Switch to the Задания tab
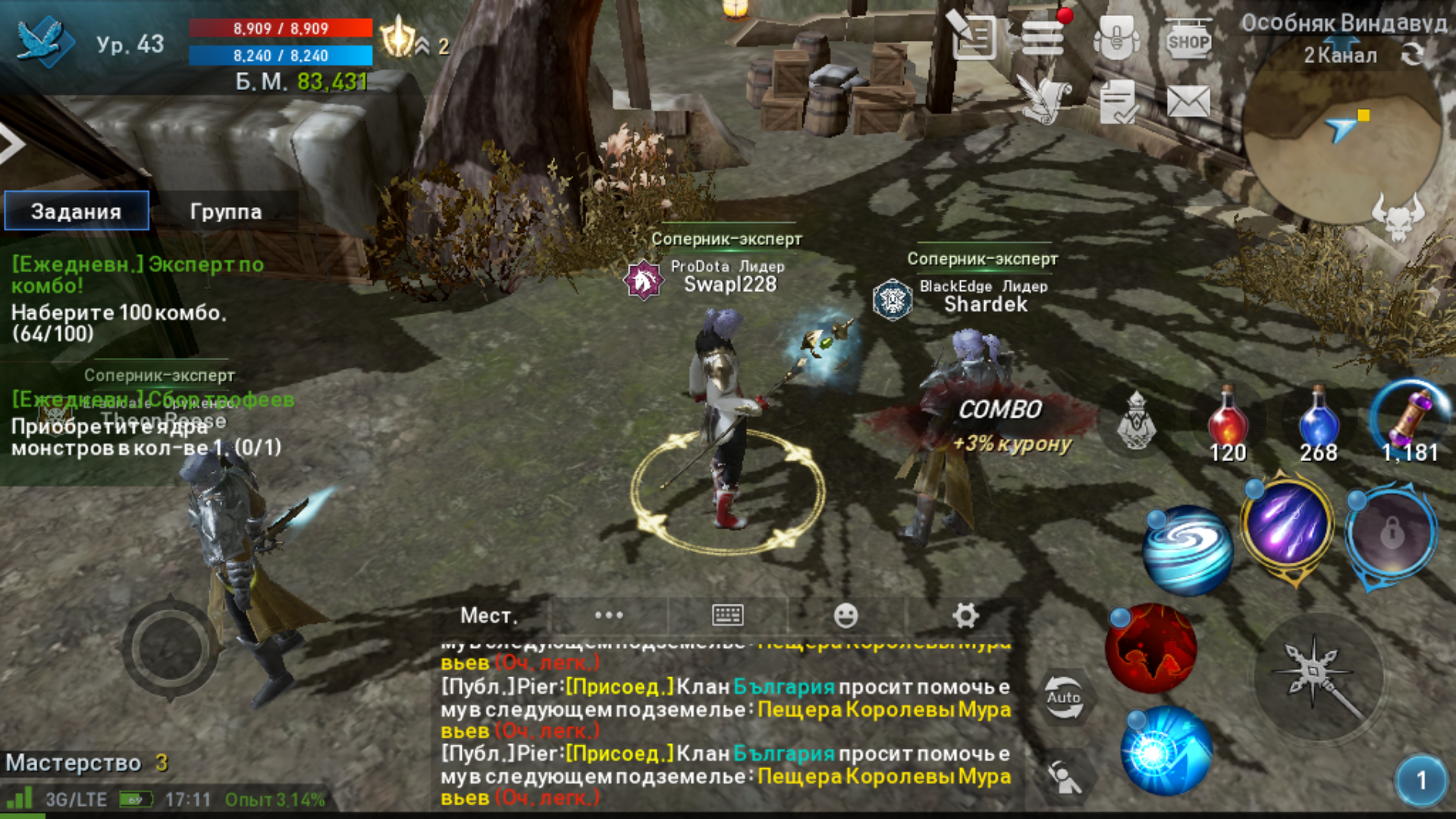 [77, 211]
